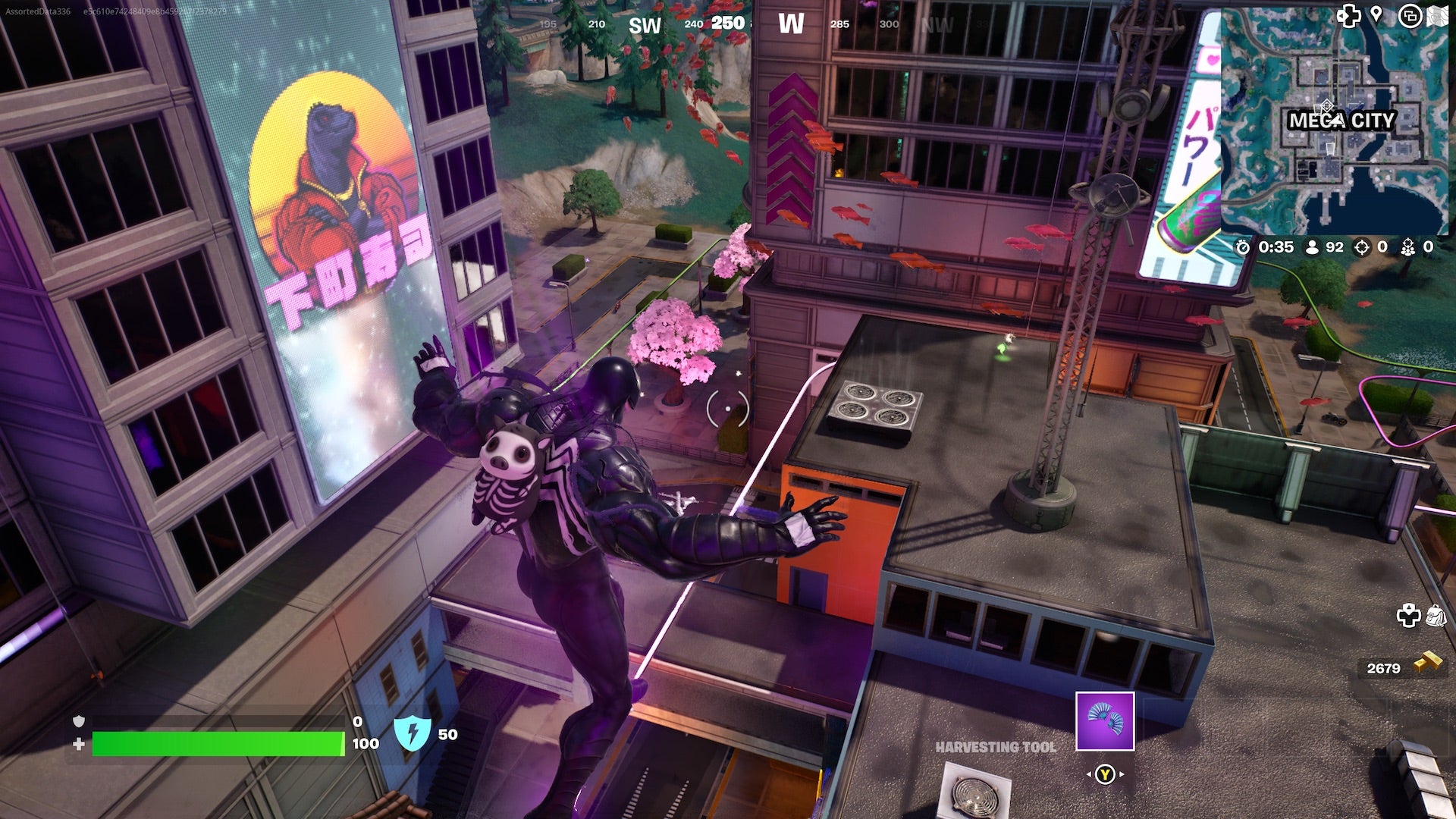Click the squad eliminations group icon
The image size is (1456, 819).
click(1408, 246)
